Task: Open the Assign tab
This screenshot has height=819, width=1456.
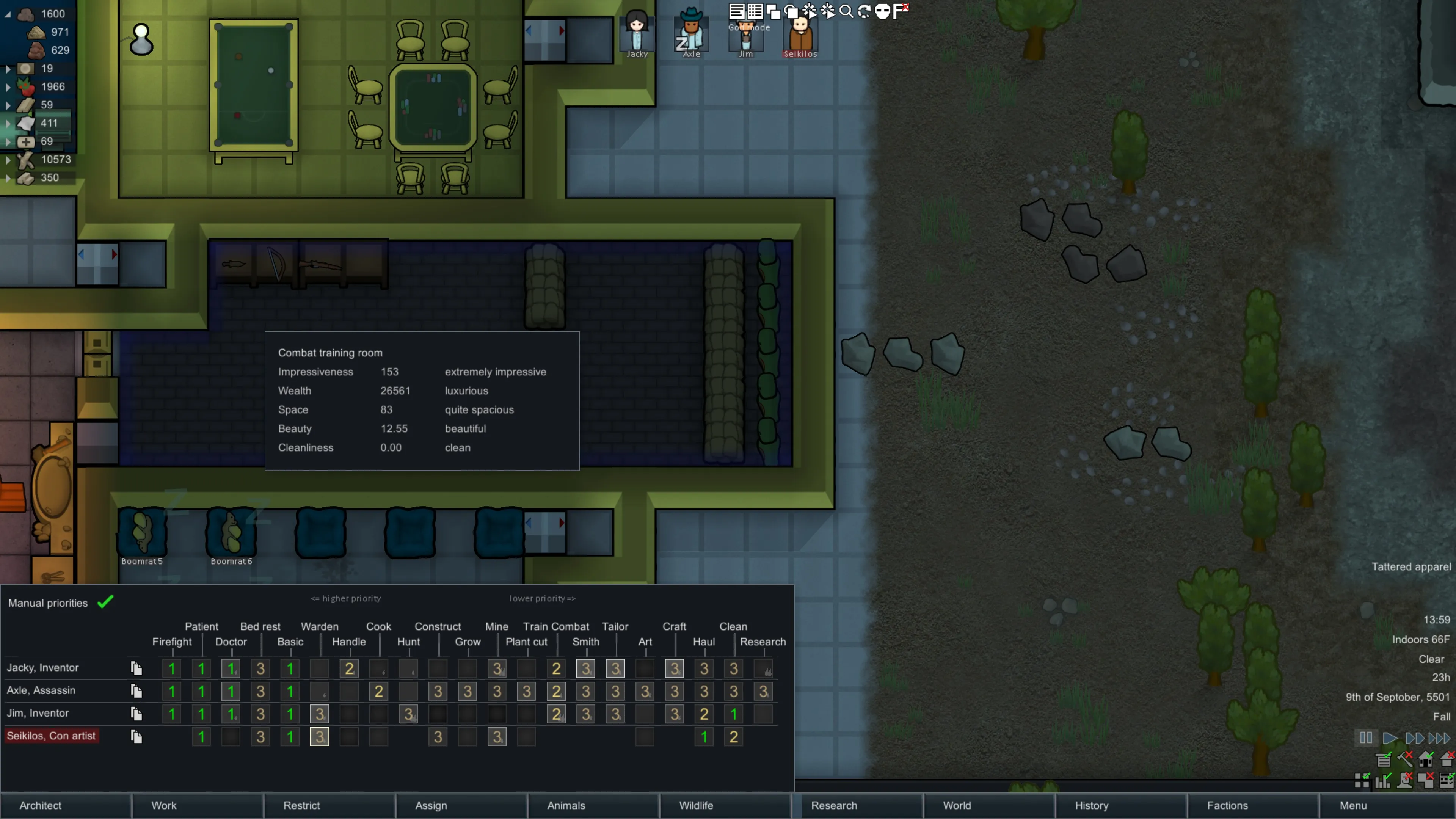Action: coord(461,805)
